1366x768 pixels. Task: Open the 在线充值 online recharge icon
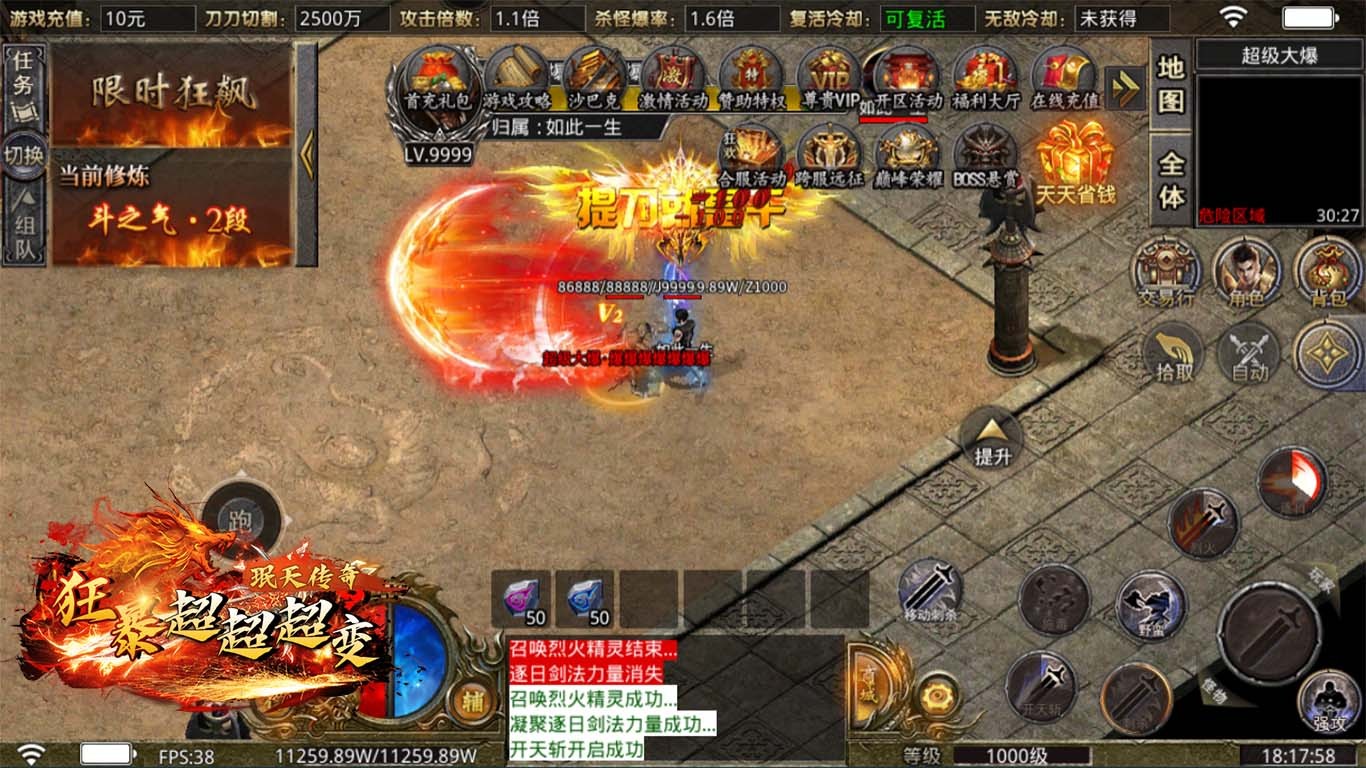tap(1064, 79)
